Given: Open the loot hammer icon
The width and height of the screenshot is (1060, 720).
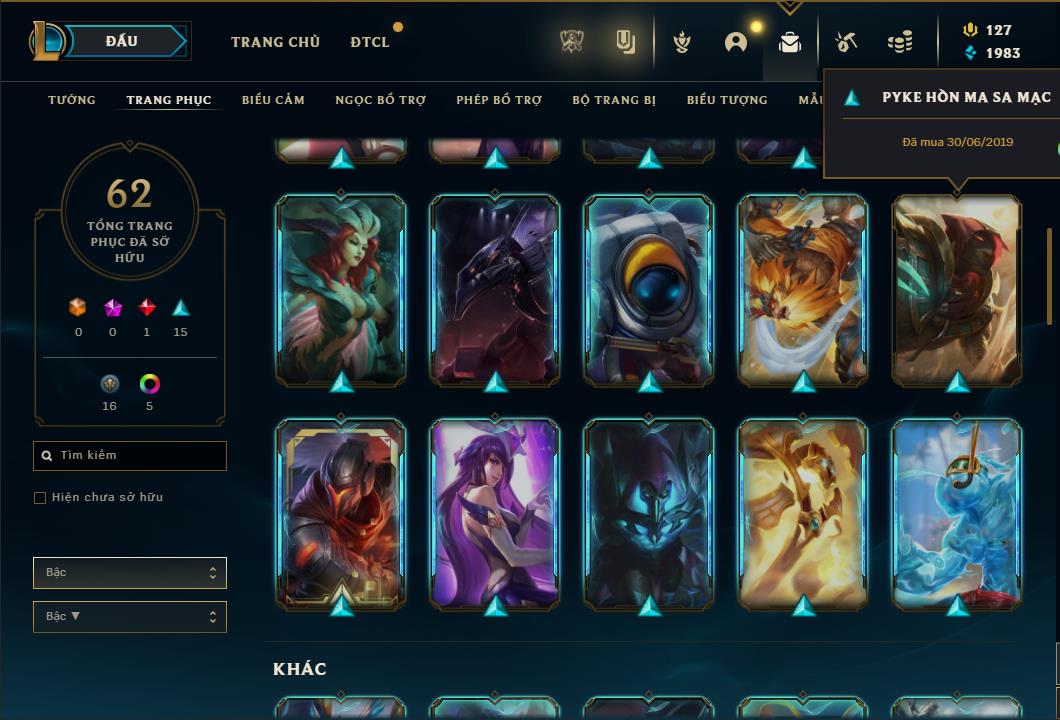Looking at the screenshot, I should tap(845, 42).
